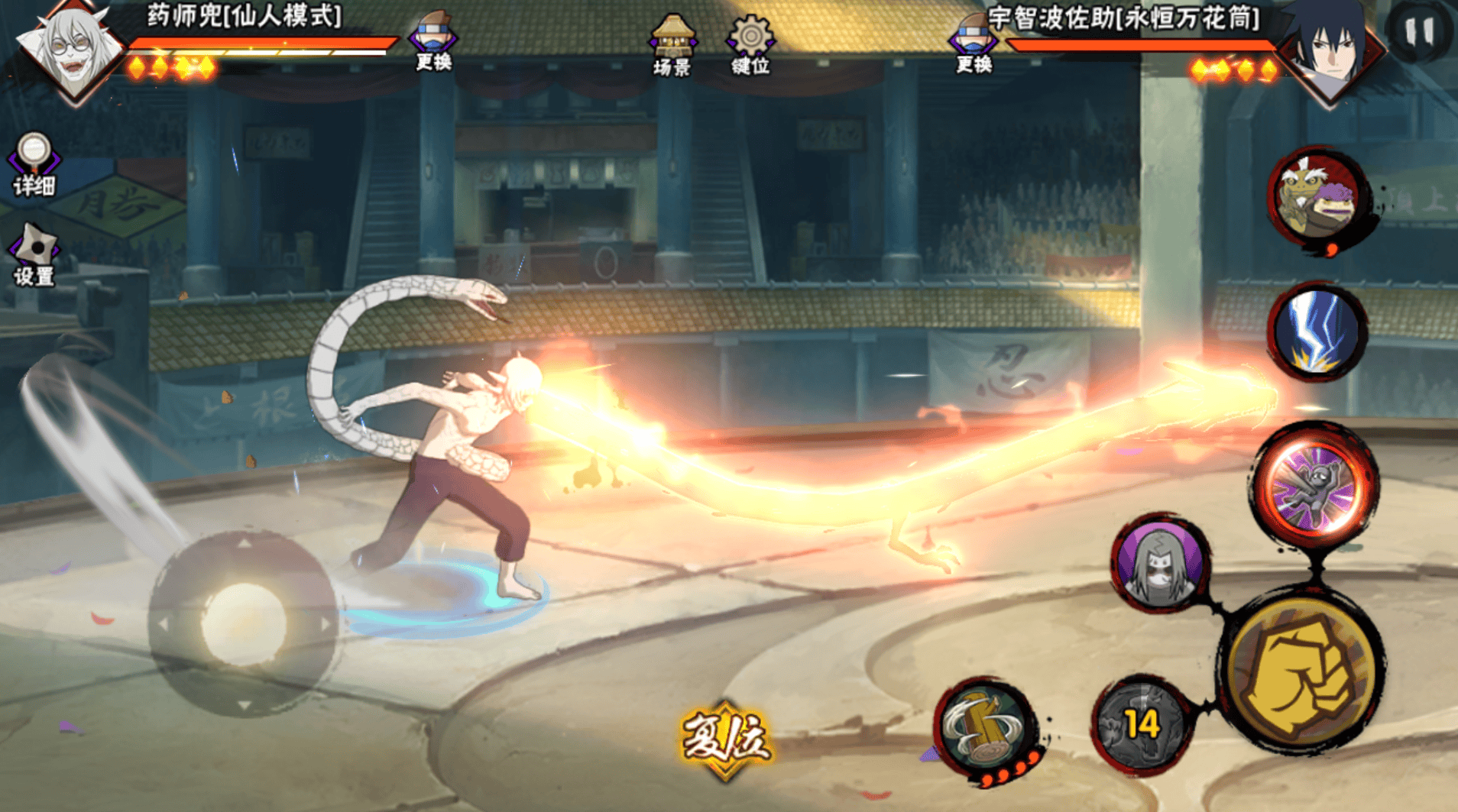Tap the 复位 reset button
1458x812 pixels.
pyautogui.click(x=724, y=739)
